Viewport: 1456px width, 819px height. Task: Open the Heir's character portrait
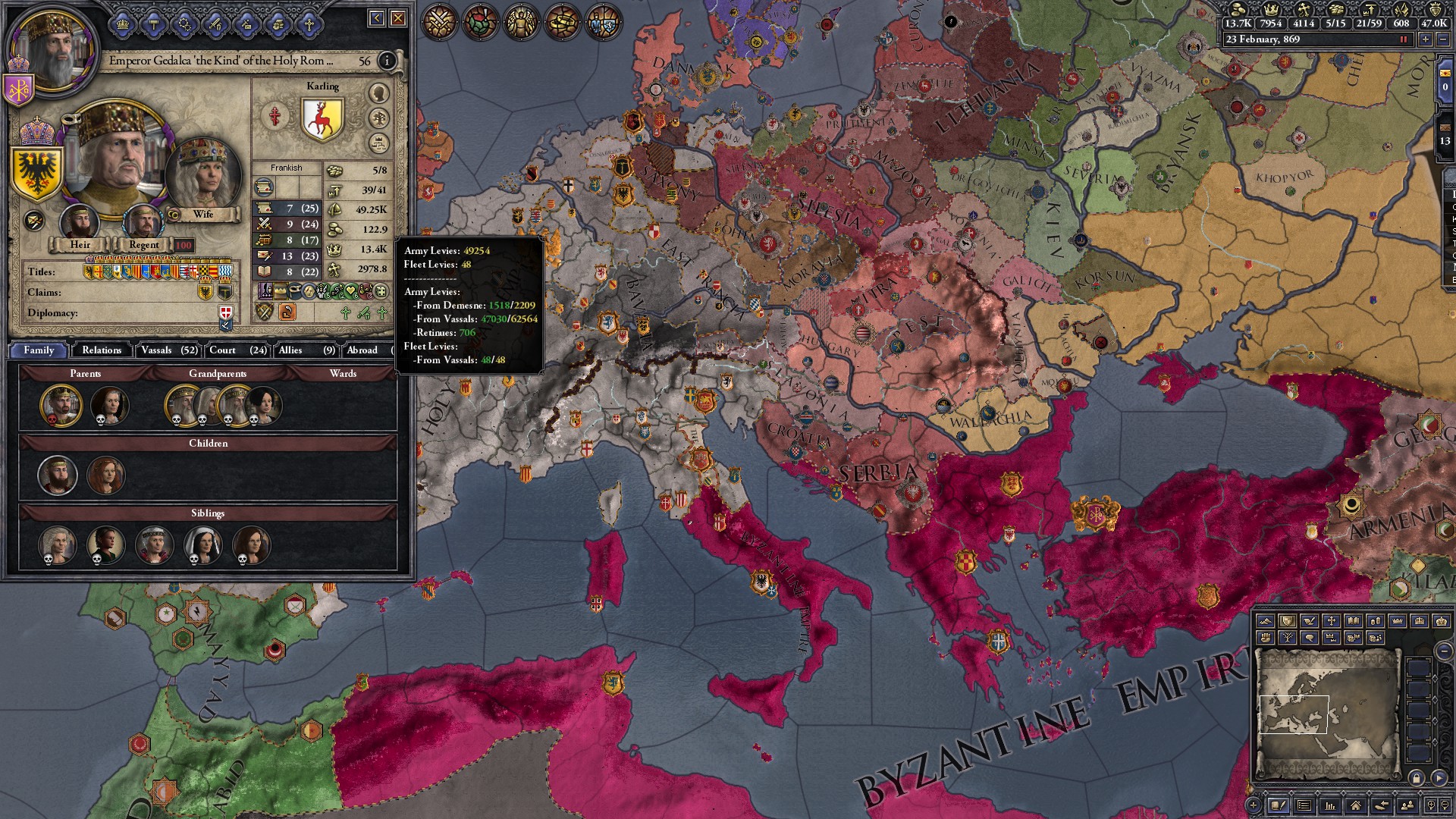[x=80, y=222]
